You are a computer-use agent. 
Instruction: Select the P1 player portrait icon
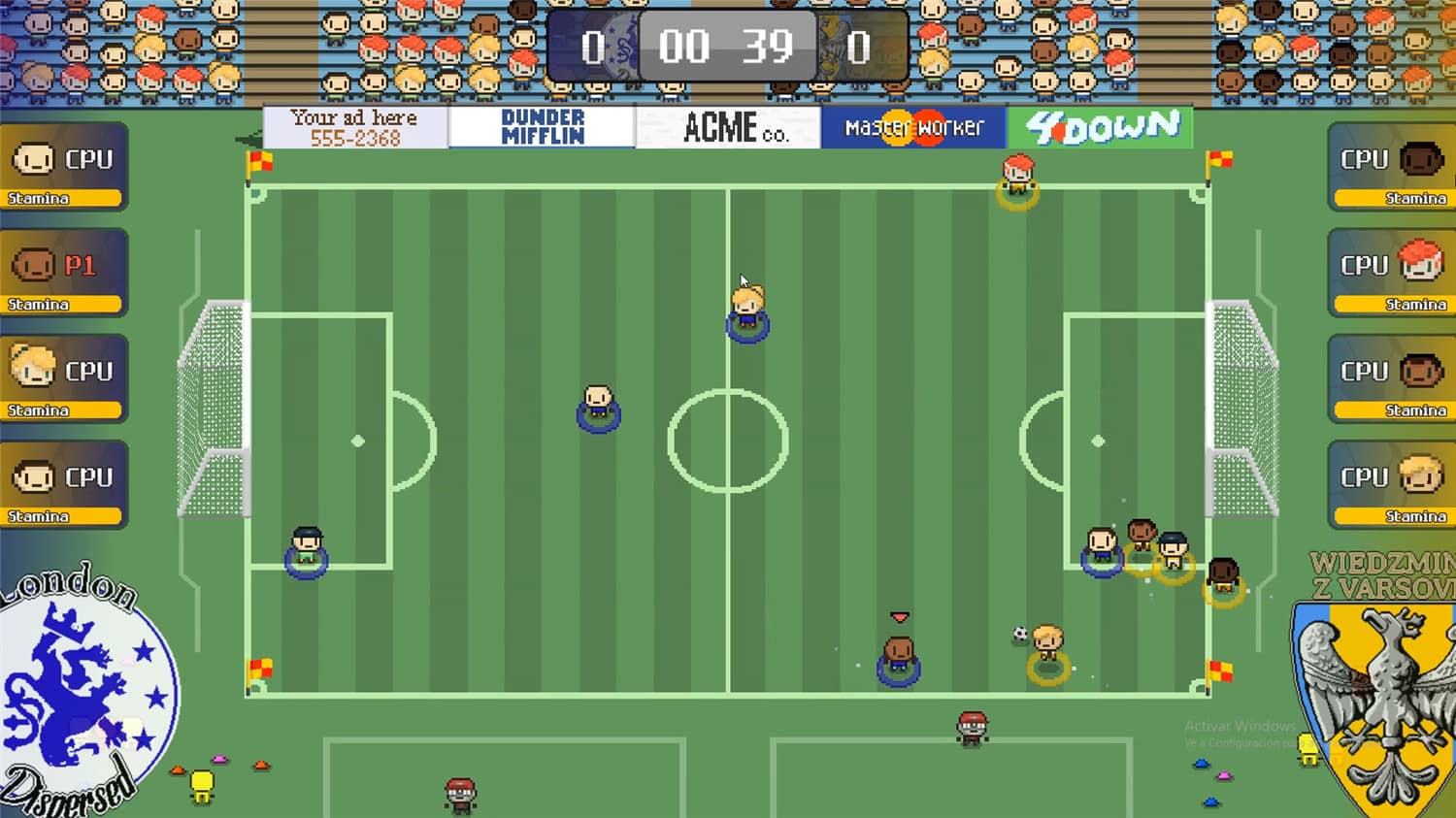[36, 263]
